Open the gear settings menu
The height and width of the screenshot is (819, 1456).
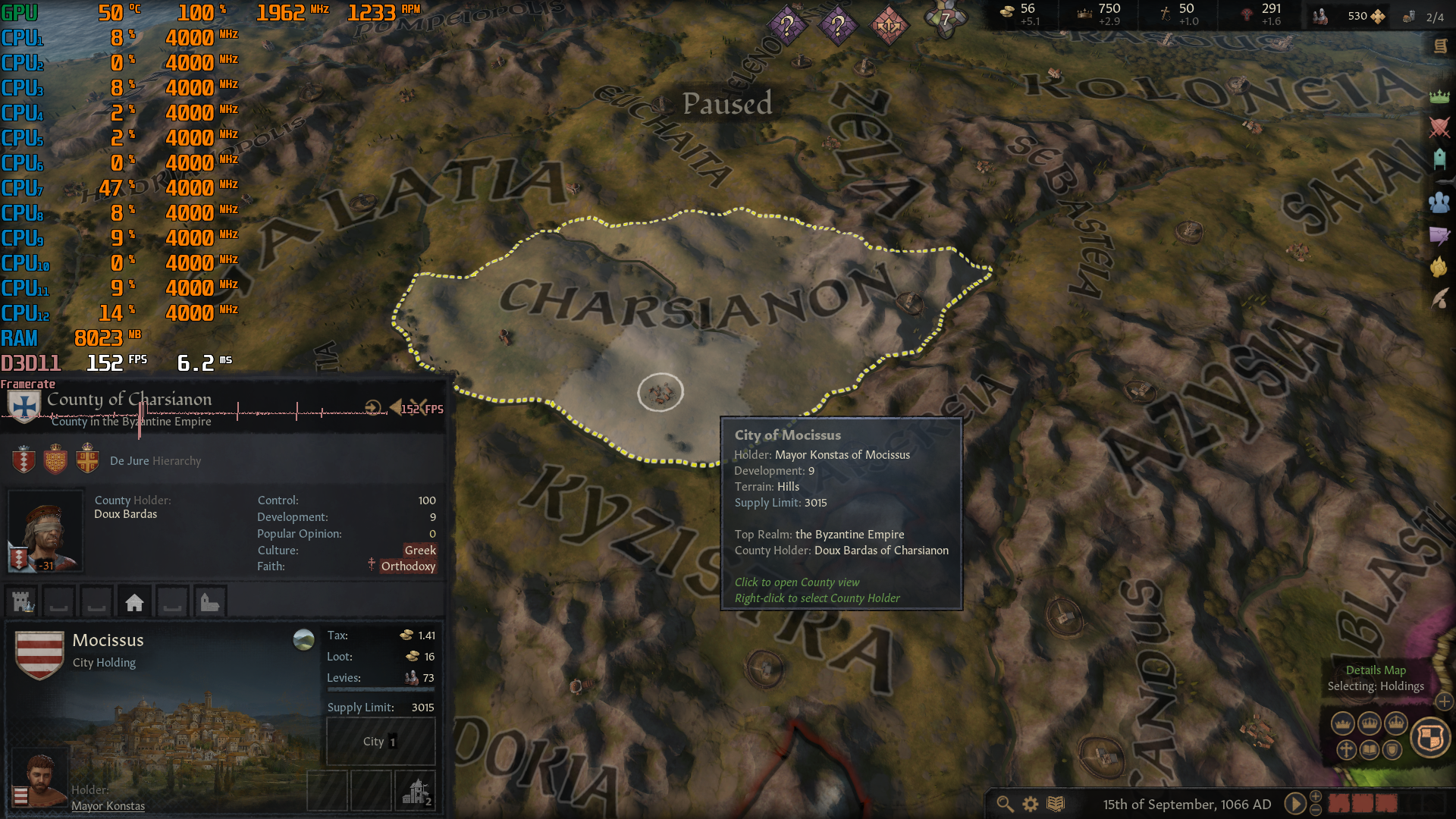tap(1031, 804)
